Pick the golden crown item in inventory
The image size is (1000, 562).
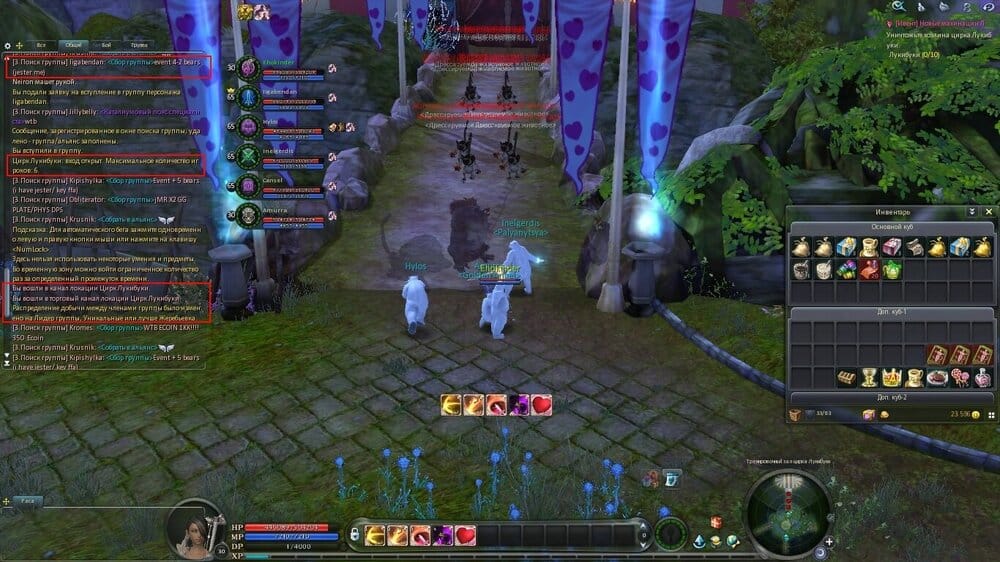[x=891, y=378]
